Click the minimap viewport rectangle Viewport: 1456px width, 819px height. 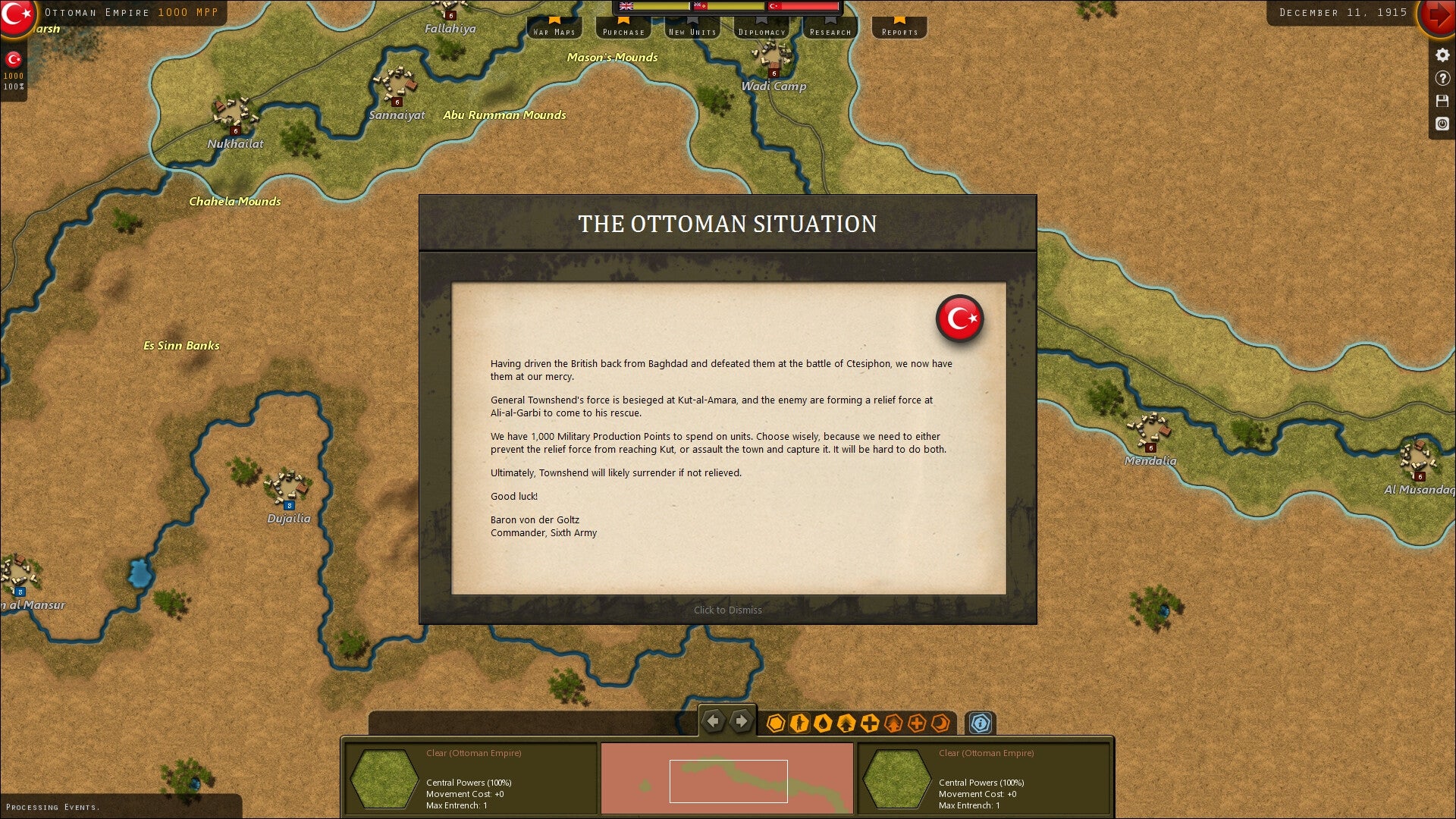point(728,780)
